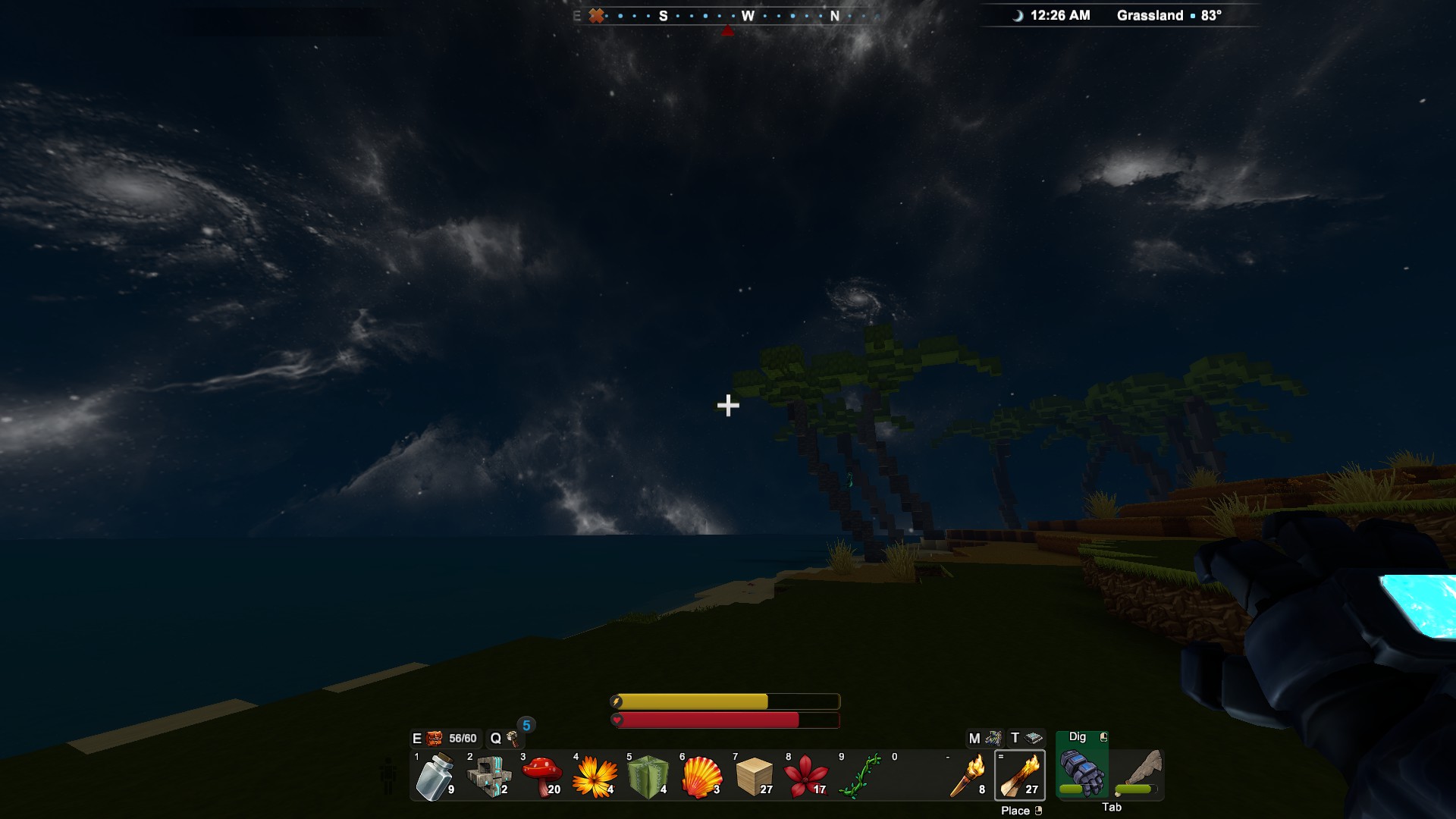Open the skills panel via Tab button
The width and height of the screenshot is (1456, 819).
pos(1112,807)
